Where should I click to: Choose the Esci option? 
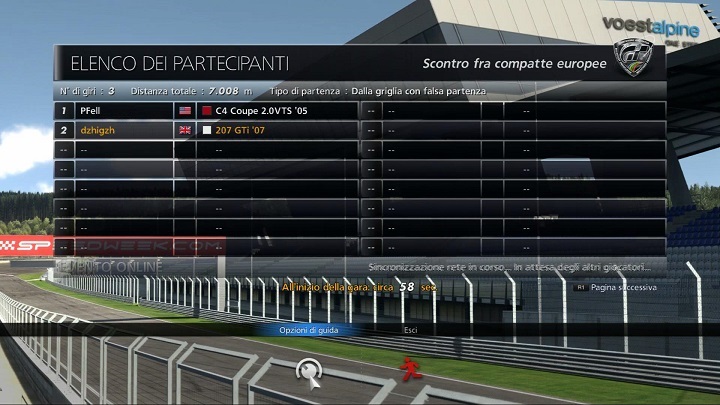(411, 329)
